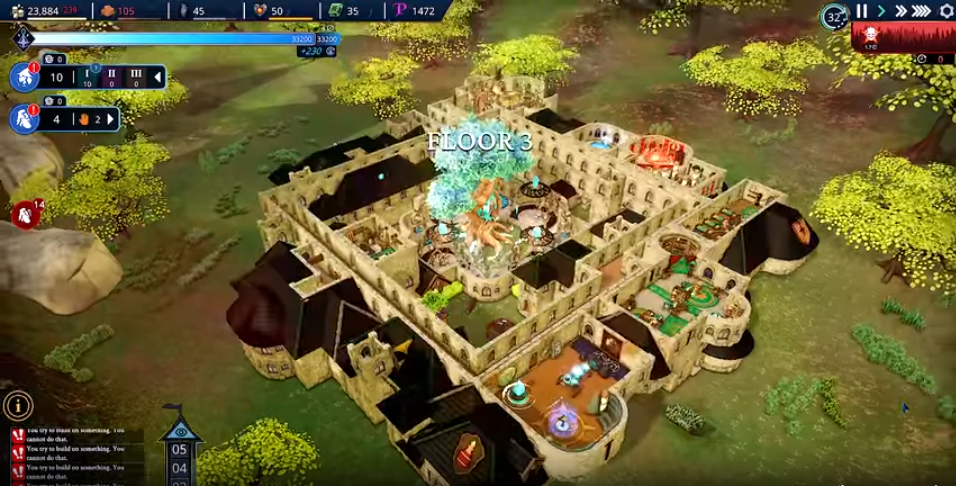The height and width of the screenshot is (486, 956).
Task: Select the tier II students slot
Action: (112, 78)
